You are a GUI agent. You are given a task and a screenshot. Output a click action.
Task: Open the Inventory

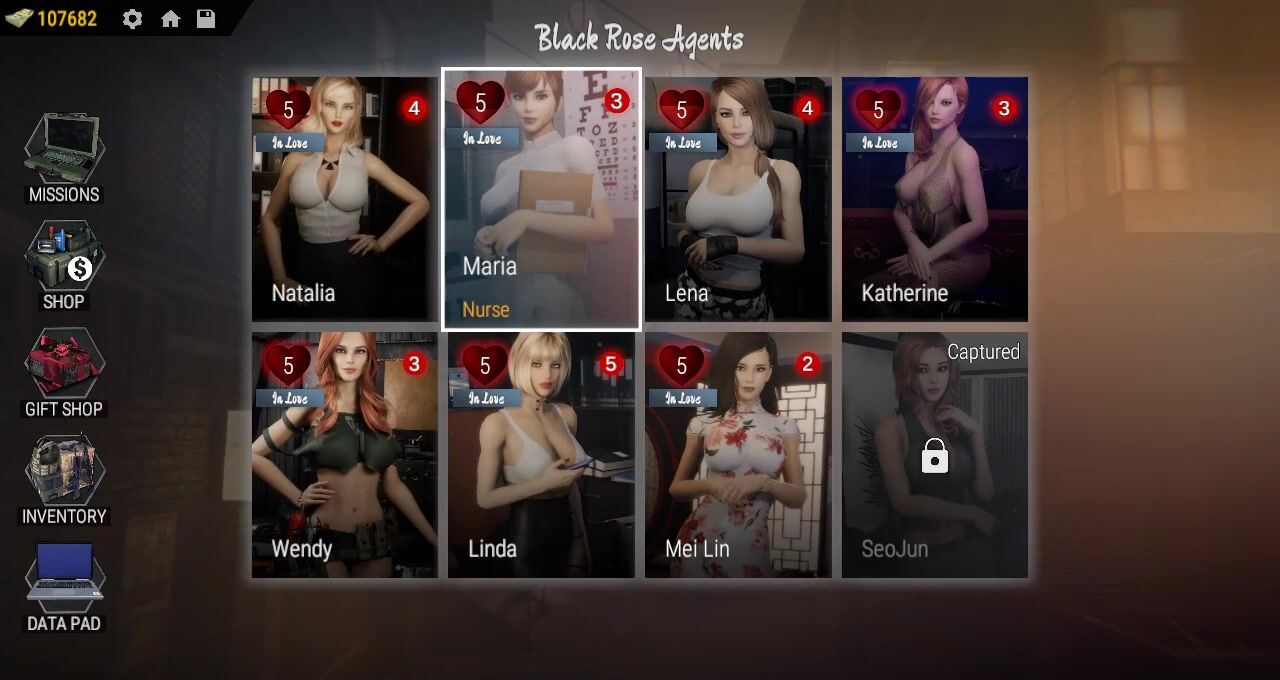[64, 479]
